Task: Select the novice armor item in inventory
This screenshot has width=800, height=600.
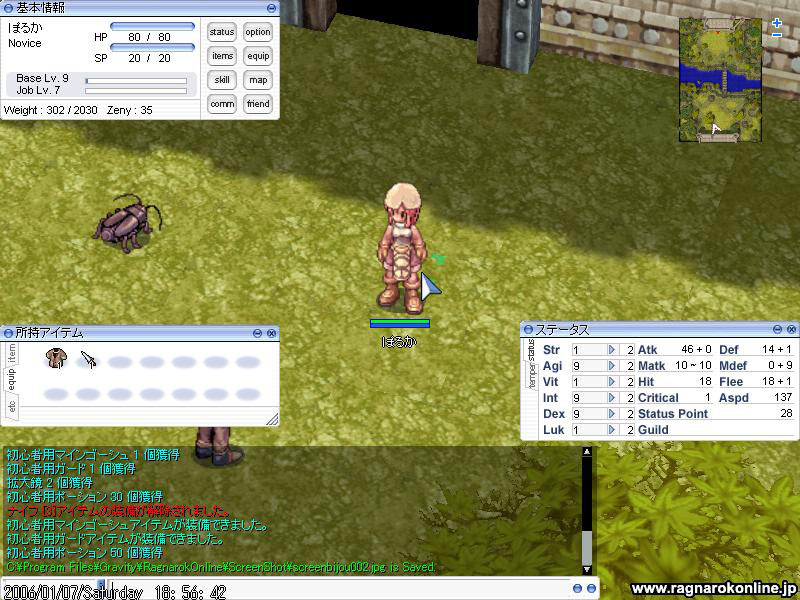Action: 57,359
